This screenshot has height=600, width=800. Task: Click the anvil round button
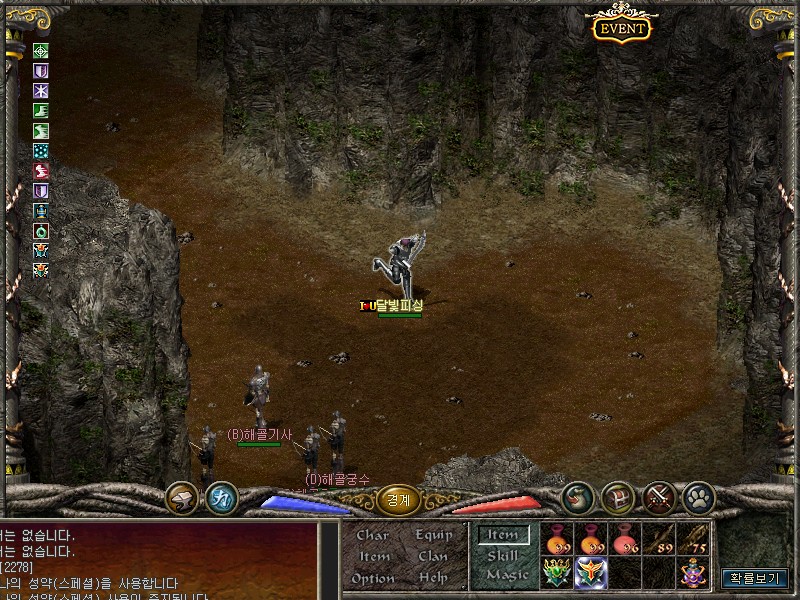[182, 496]
